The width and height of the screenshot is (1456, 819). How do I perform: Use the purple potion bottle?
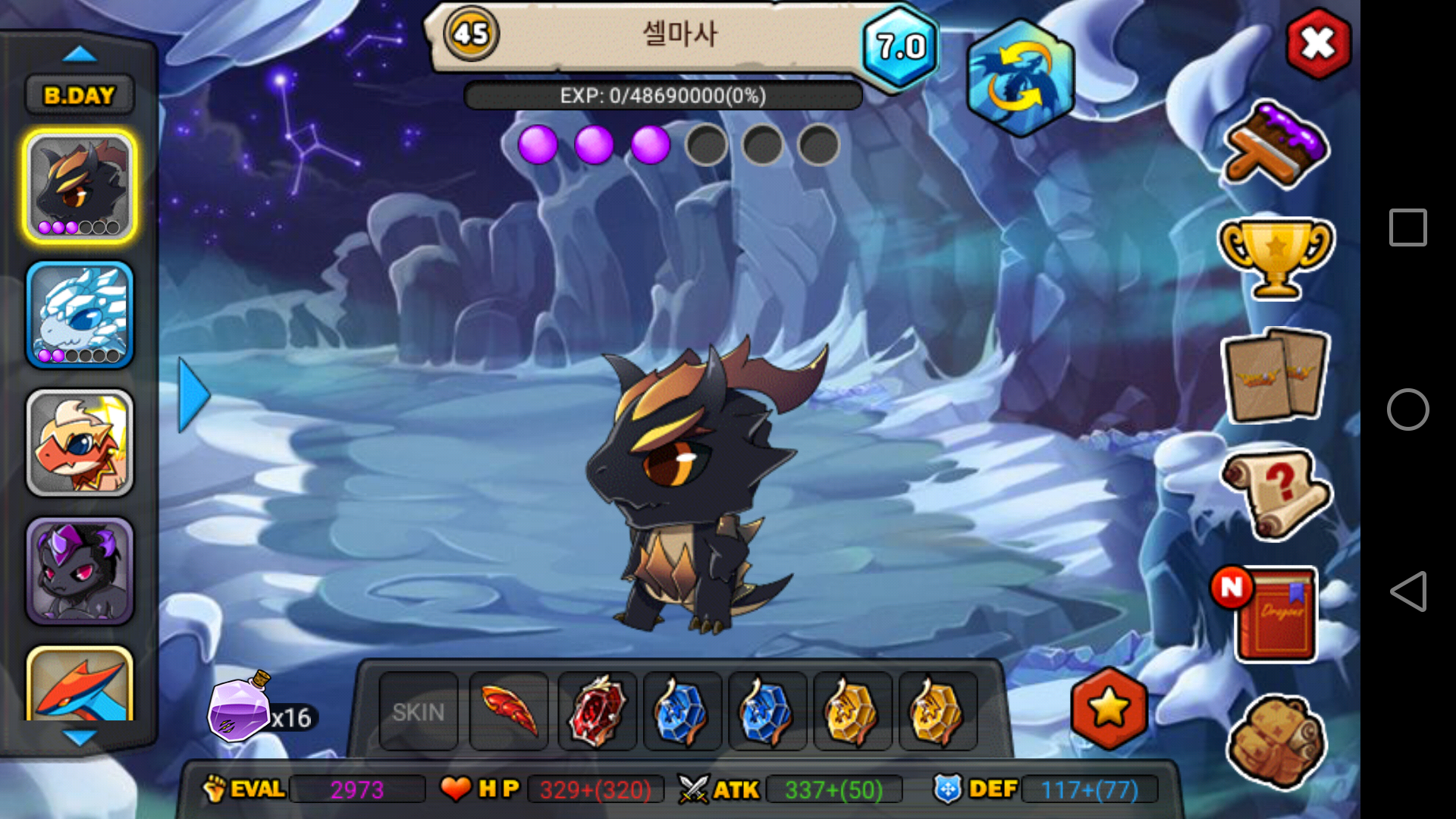click(x=241, y=709)
